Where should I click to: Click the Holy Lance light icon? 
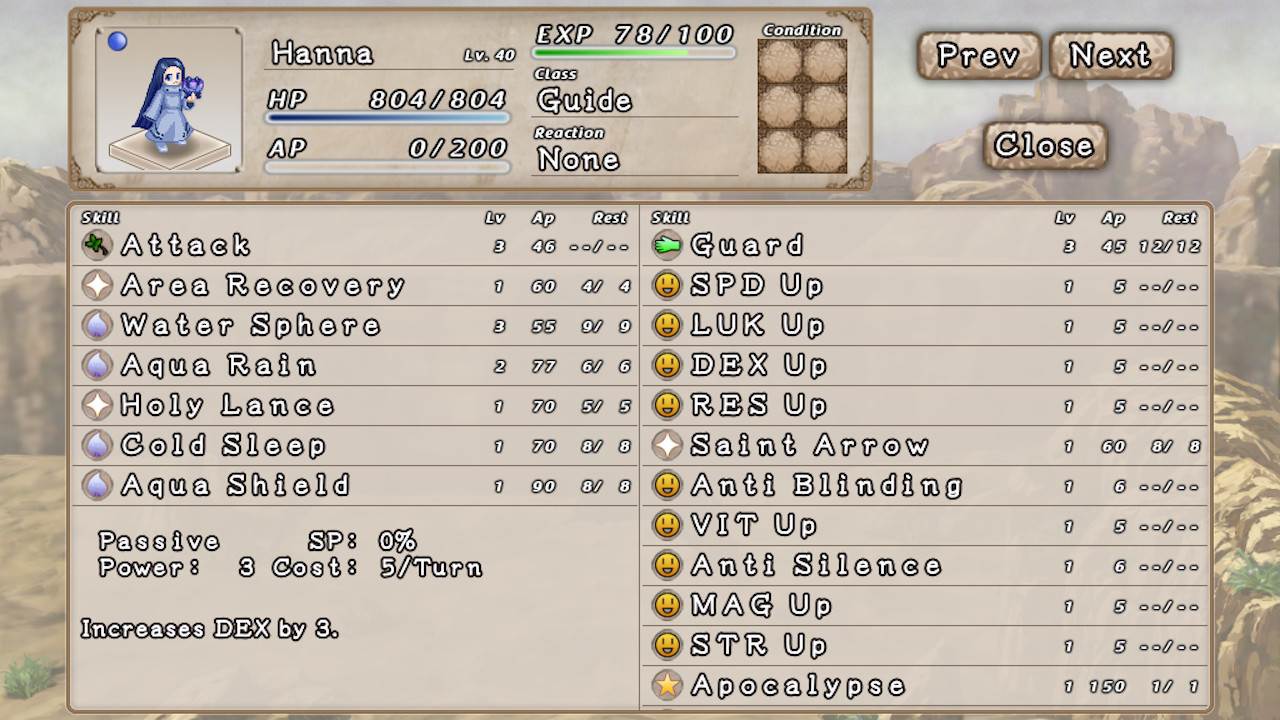95,404
